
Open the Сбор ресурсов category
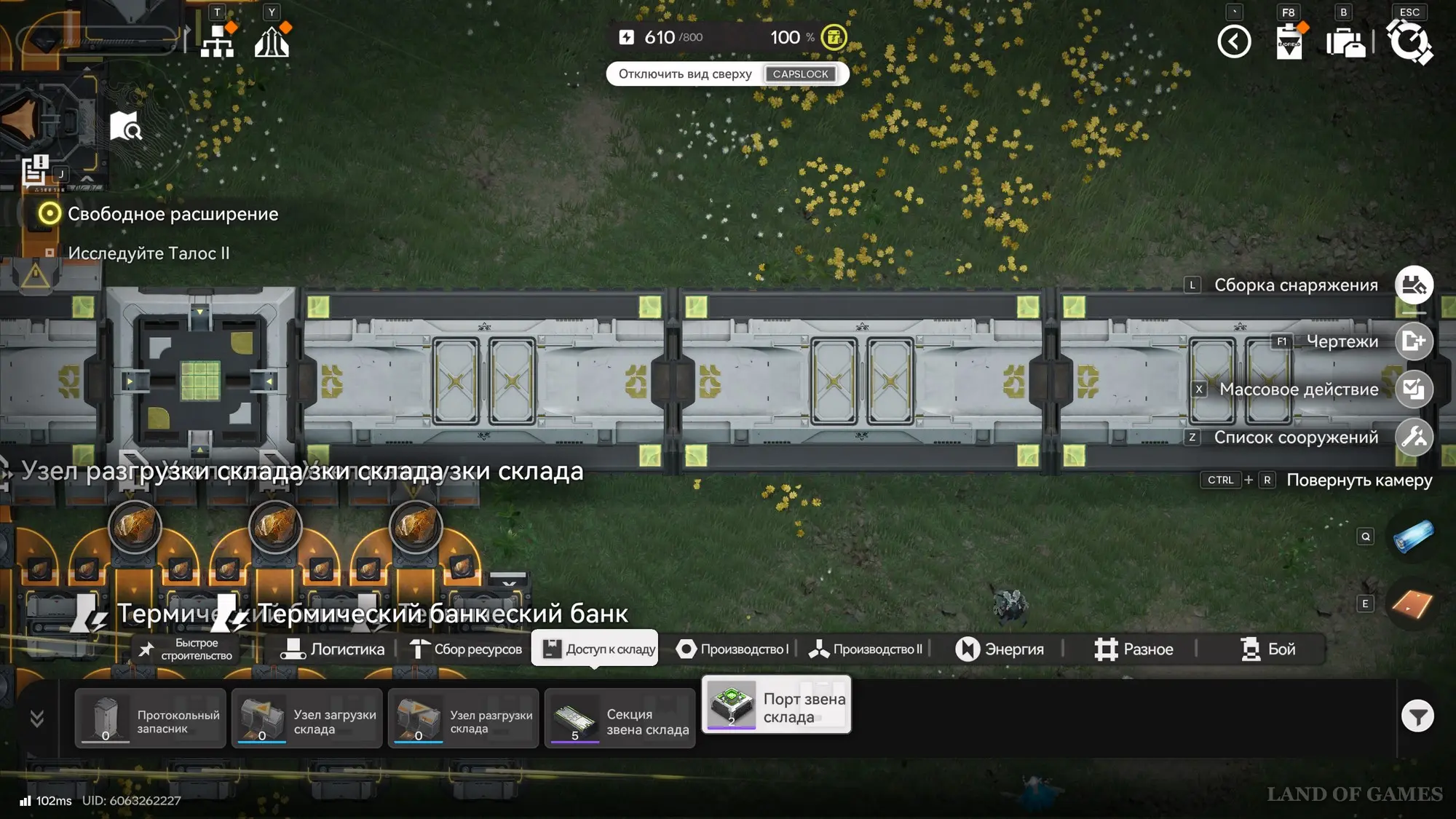(466, 649)
